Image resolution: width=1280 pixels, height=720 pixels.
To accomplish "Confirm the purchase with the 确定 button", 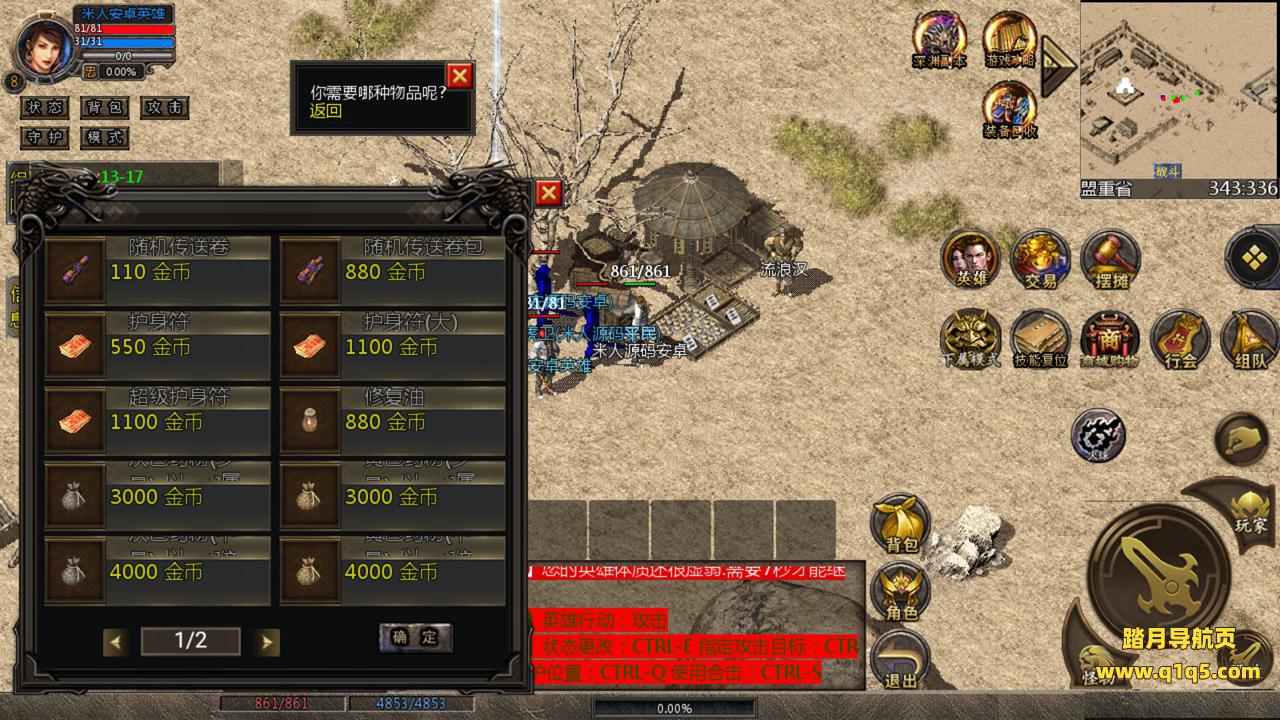I will 415,637.
